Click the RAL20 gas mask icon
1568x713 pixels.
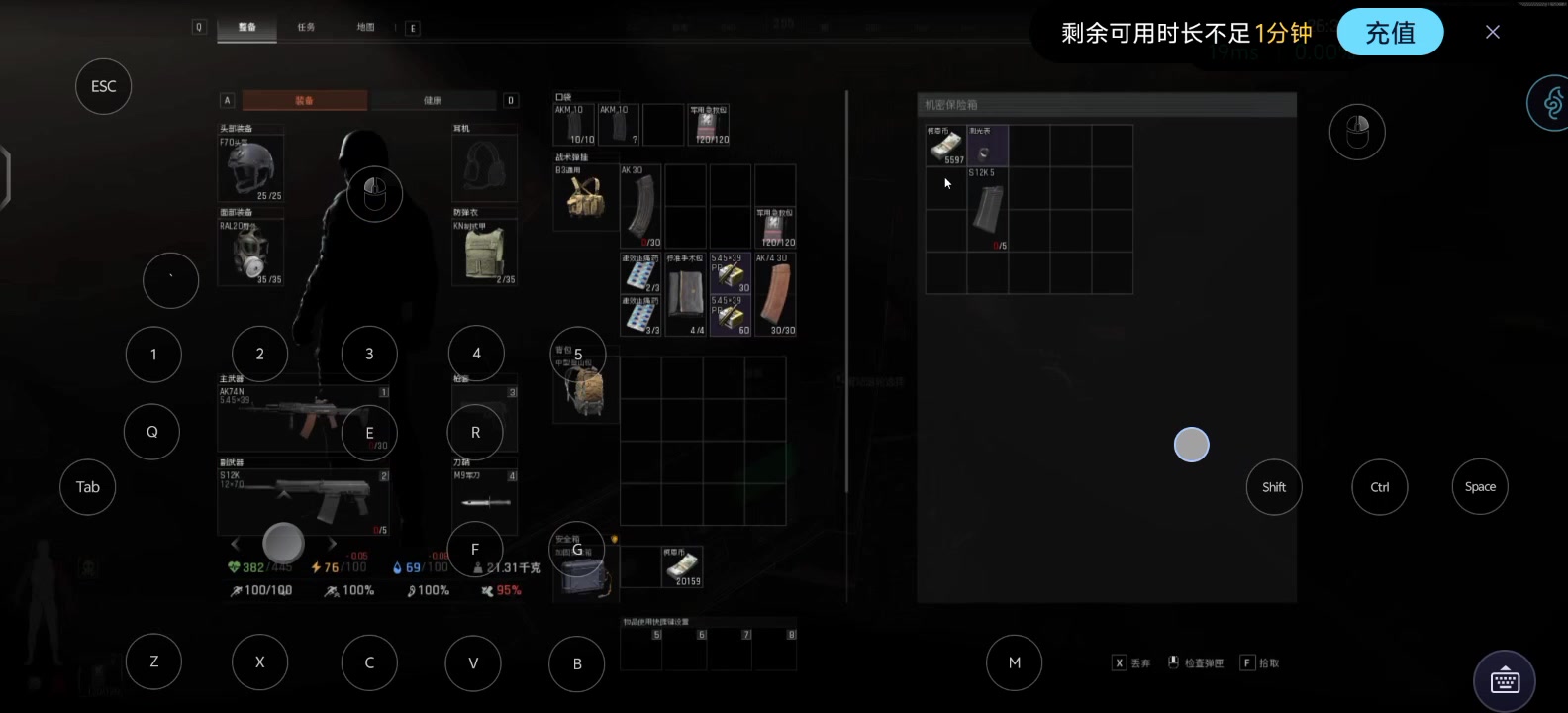[x=250, y=253]
